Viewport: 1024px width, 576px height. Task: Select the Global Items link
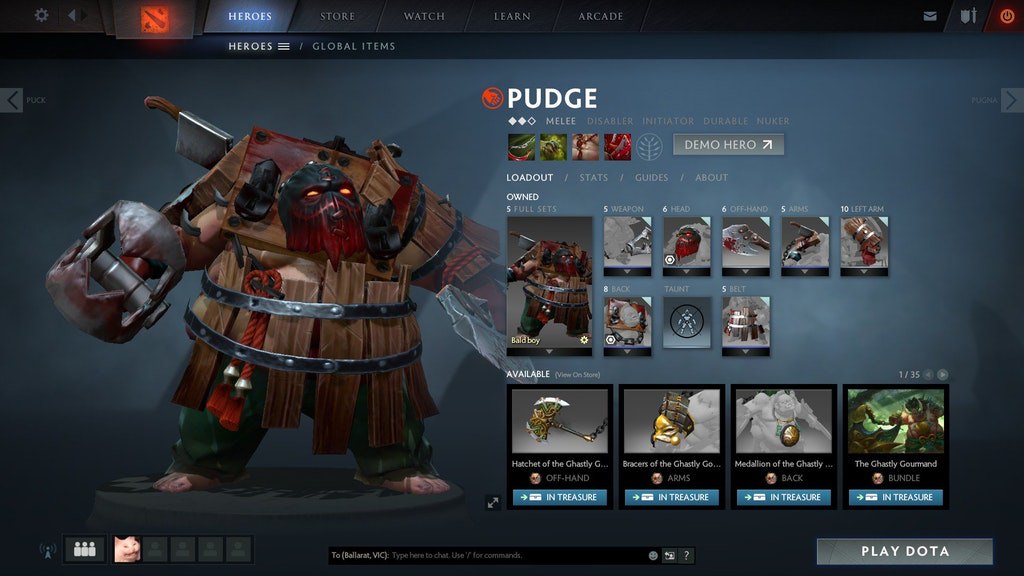point(353,46)
